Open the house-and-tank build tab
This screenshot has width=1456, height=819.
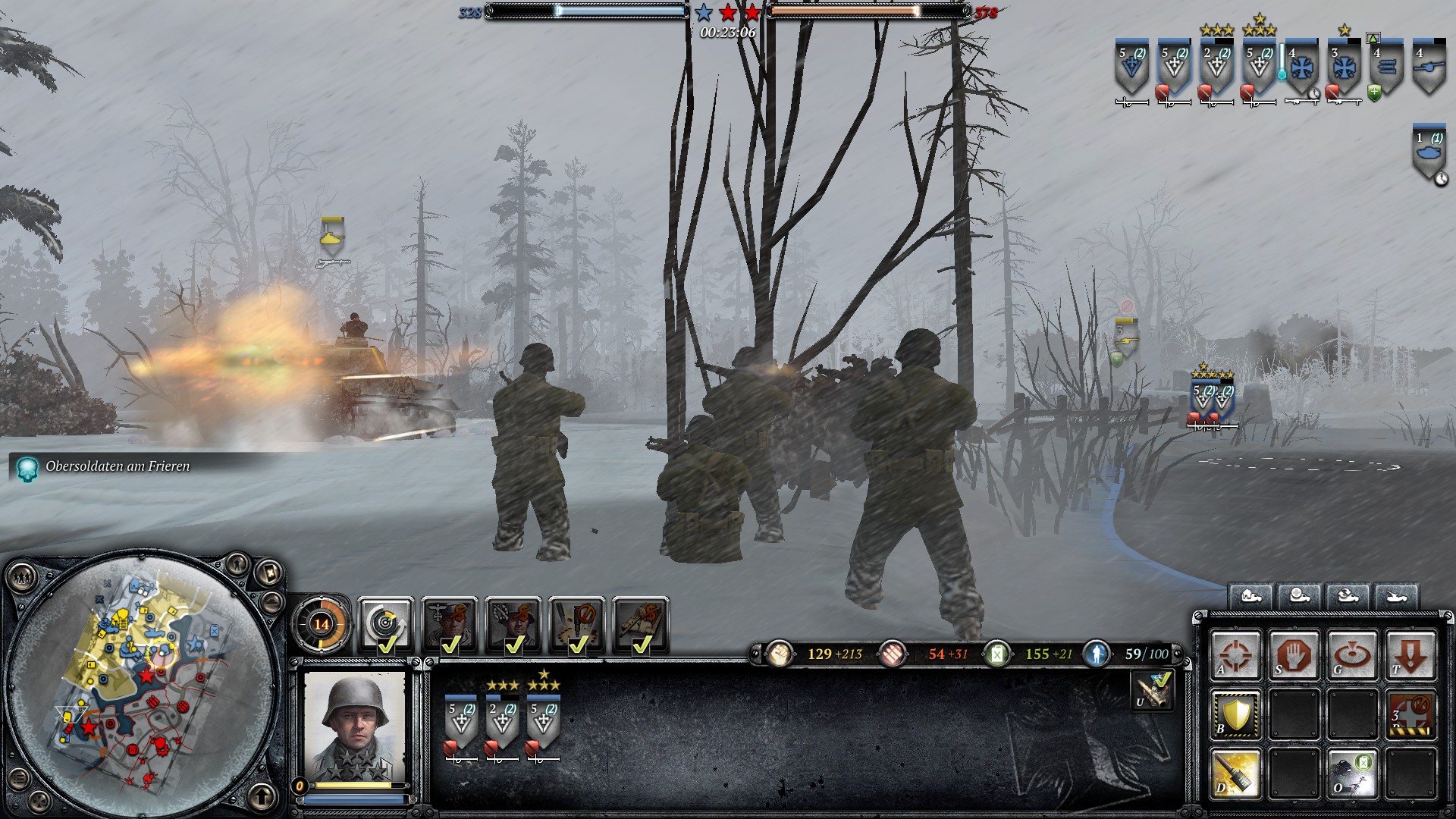tap(1250, 597)
